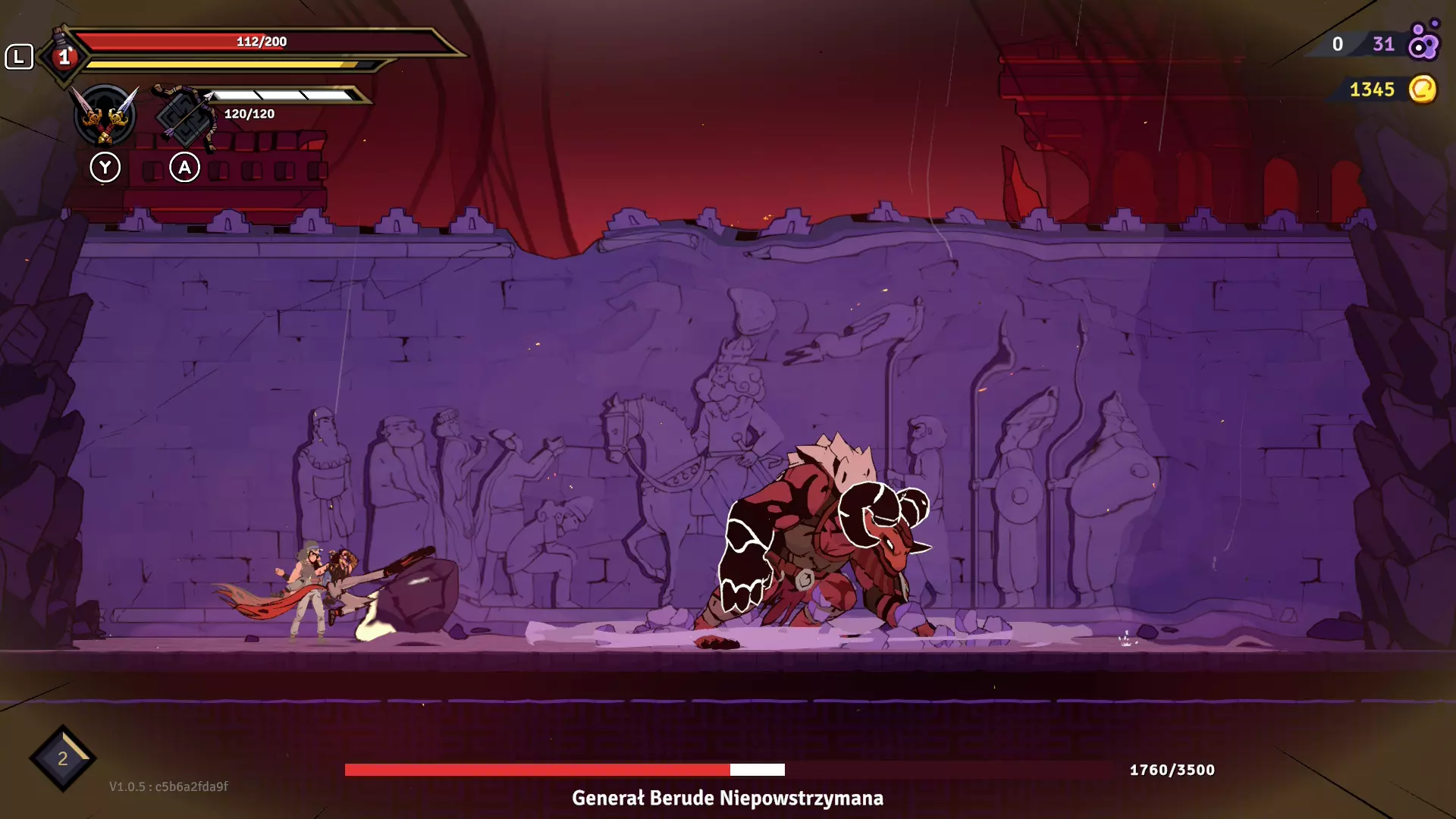Select the bow secondary tool icon
The image size is (1456, 819).
point(184,116)
